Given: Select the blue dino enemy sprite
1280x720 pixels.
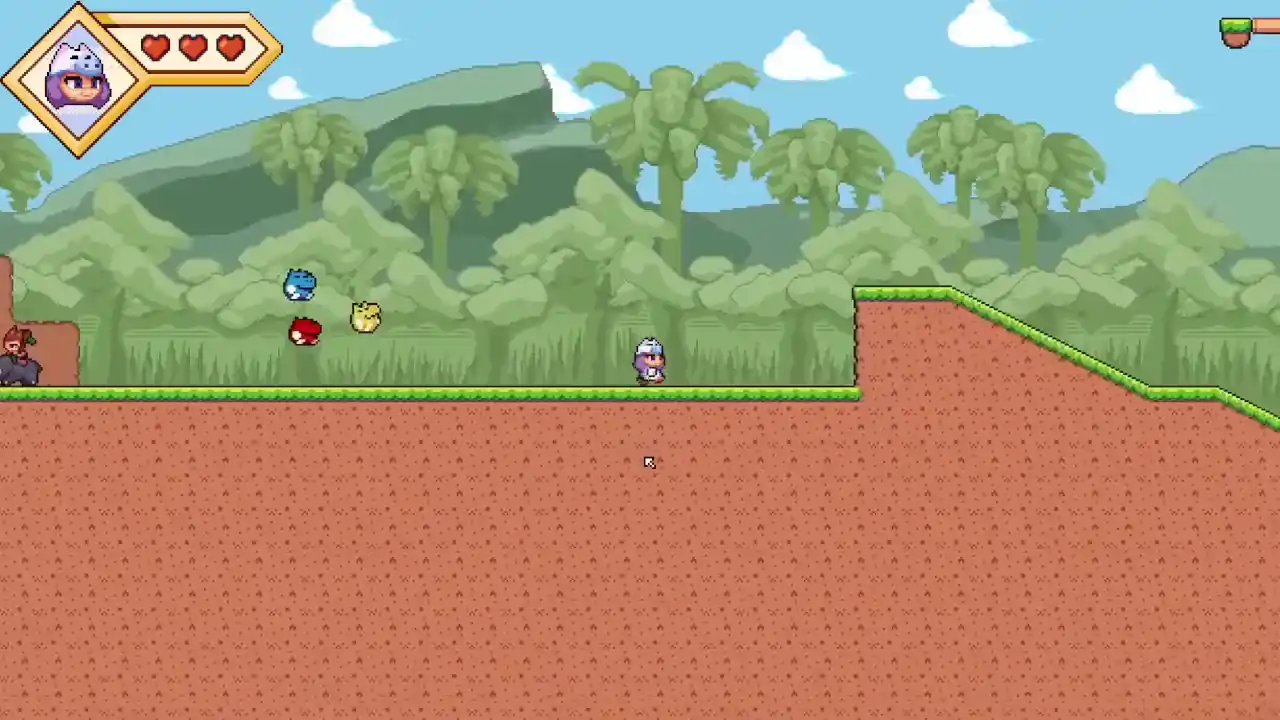Looking at the screenshot, I should click(x=301, y=285).
